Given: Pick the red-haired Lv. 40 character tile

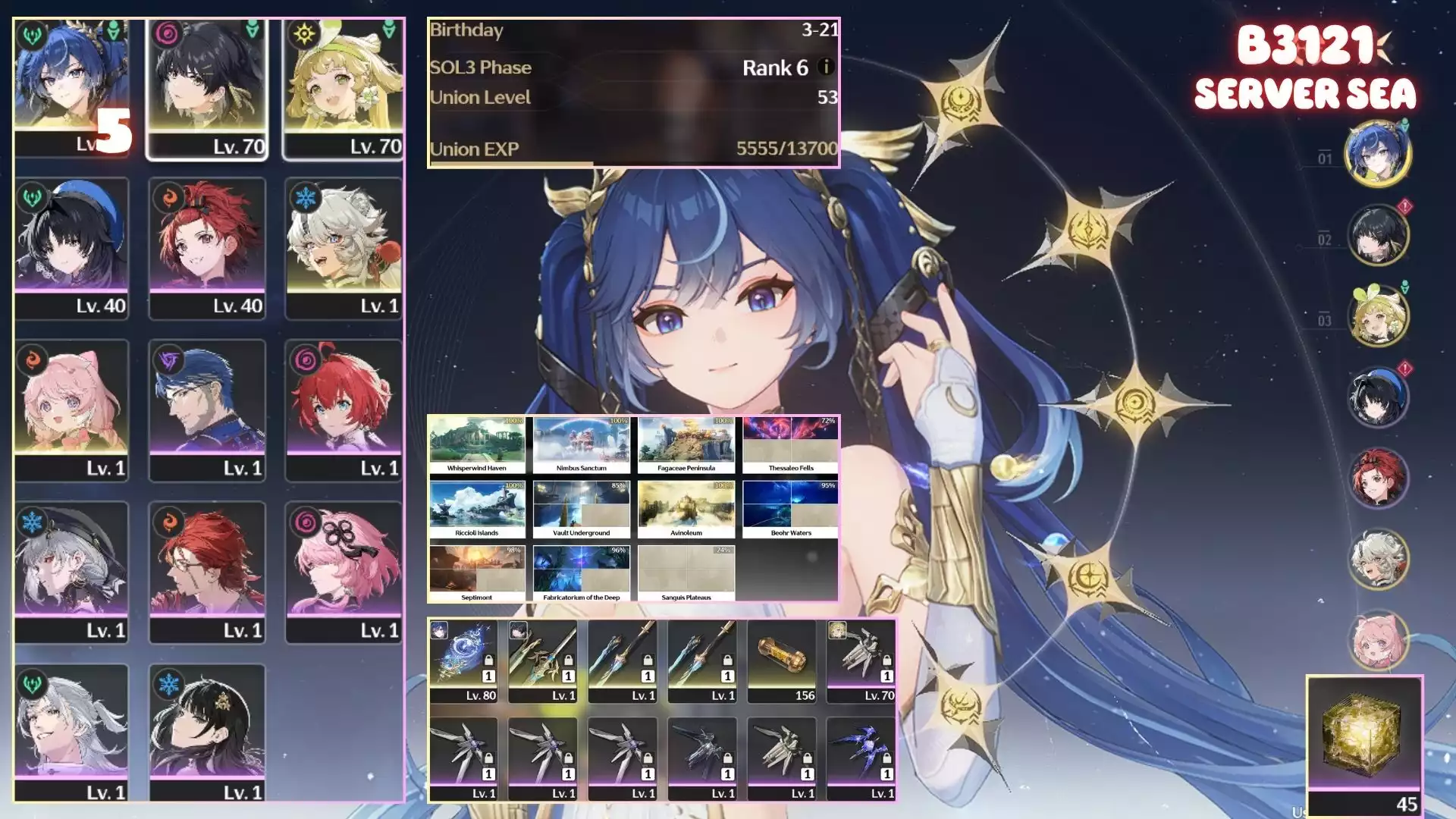Looking at the screenshot, I should pos(207,249).
